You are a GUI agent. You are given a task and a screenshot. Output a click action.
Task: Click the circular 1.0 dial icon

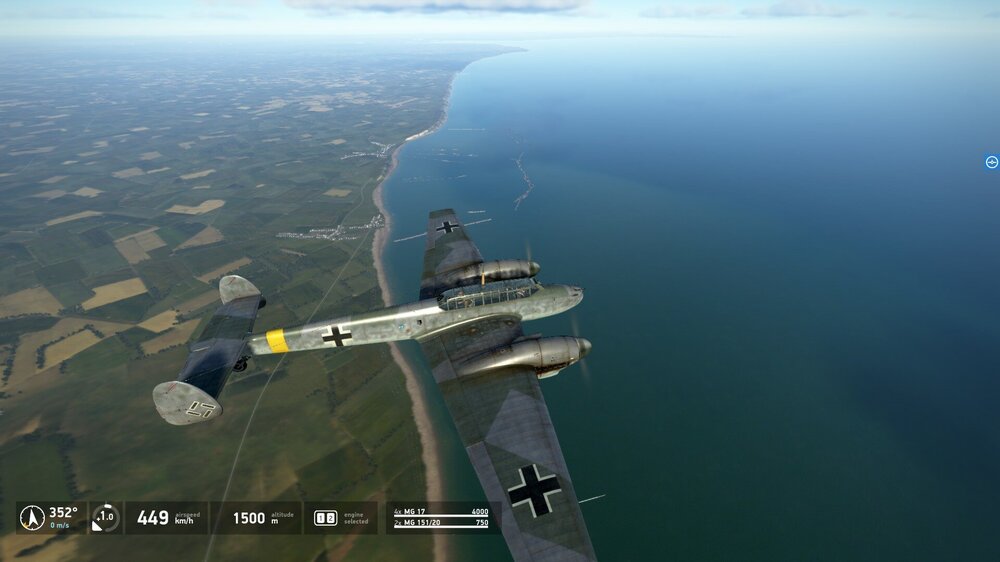coord(105,517)
